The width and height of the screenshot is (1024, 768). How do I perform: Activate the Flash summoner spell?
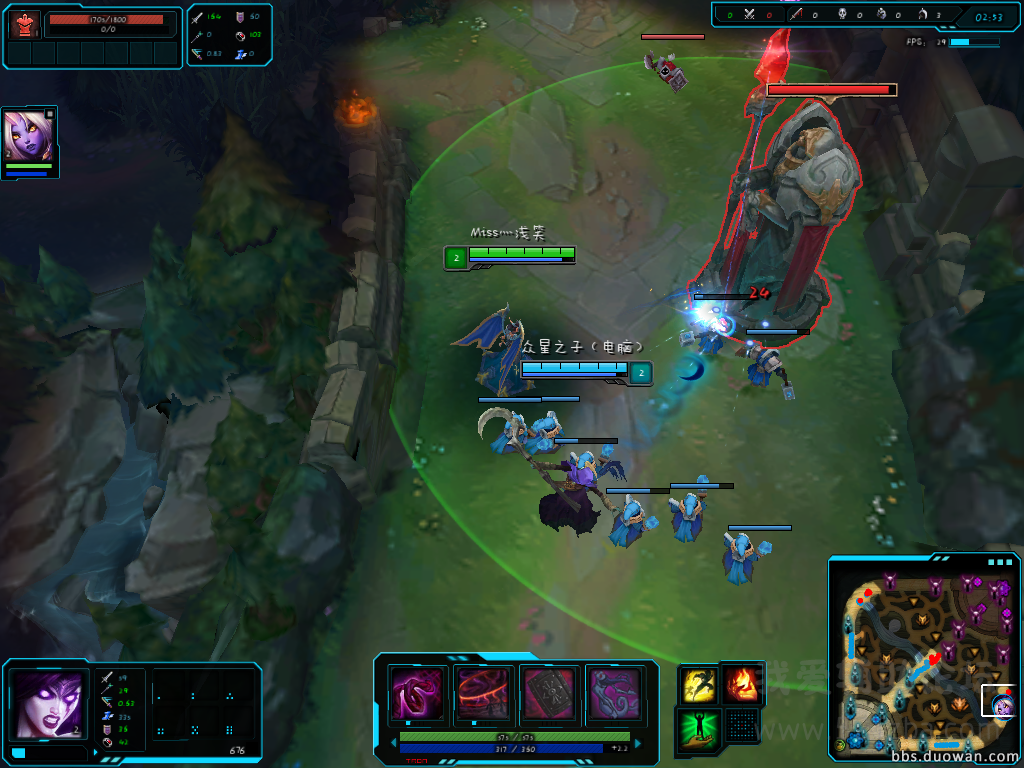pyautogui.click(x=698, y=685)
